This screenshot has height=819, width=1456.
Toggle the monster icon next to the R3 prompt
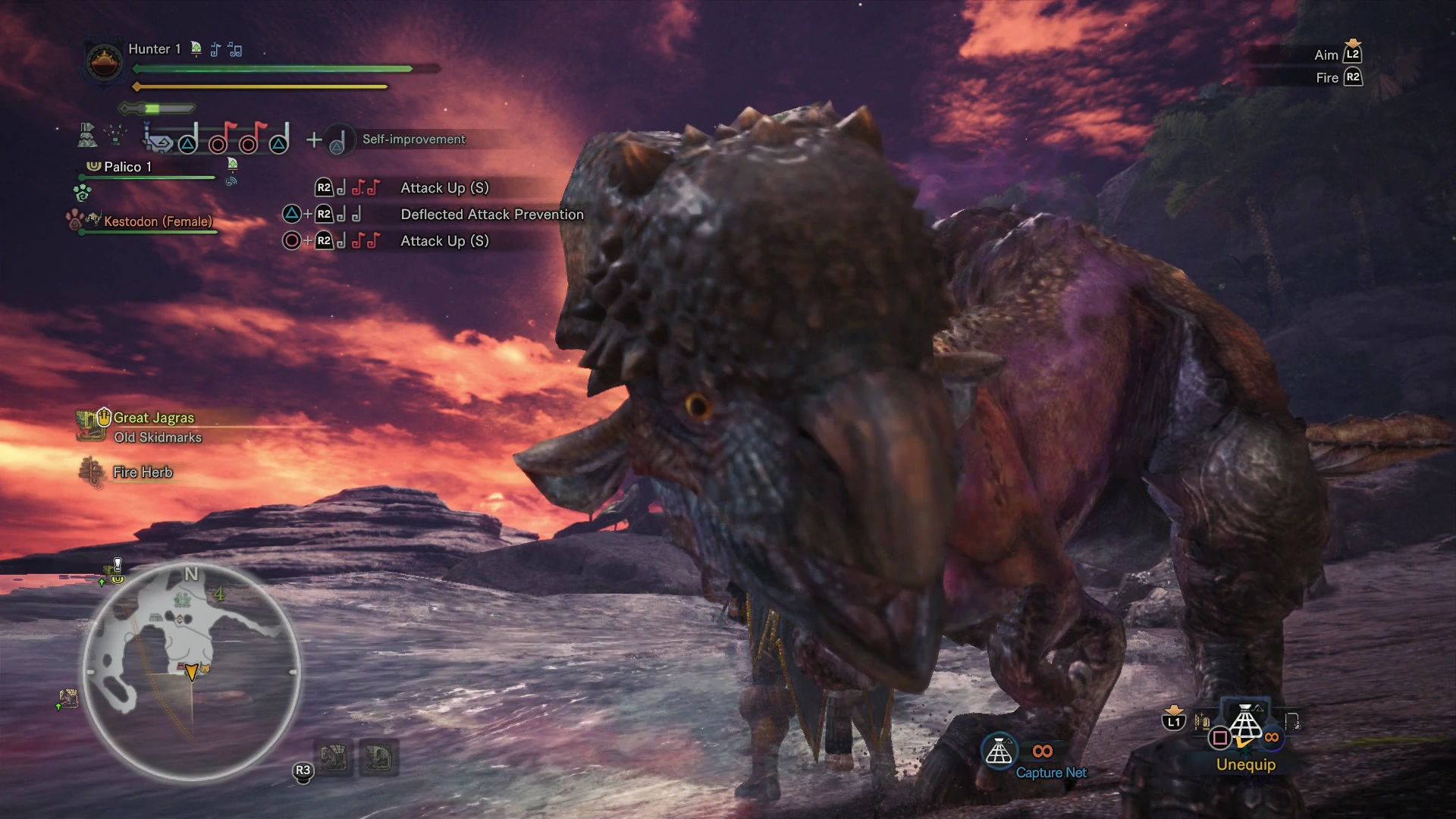click(x=336, y=757)
